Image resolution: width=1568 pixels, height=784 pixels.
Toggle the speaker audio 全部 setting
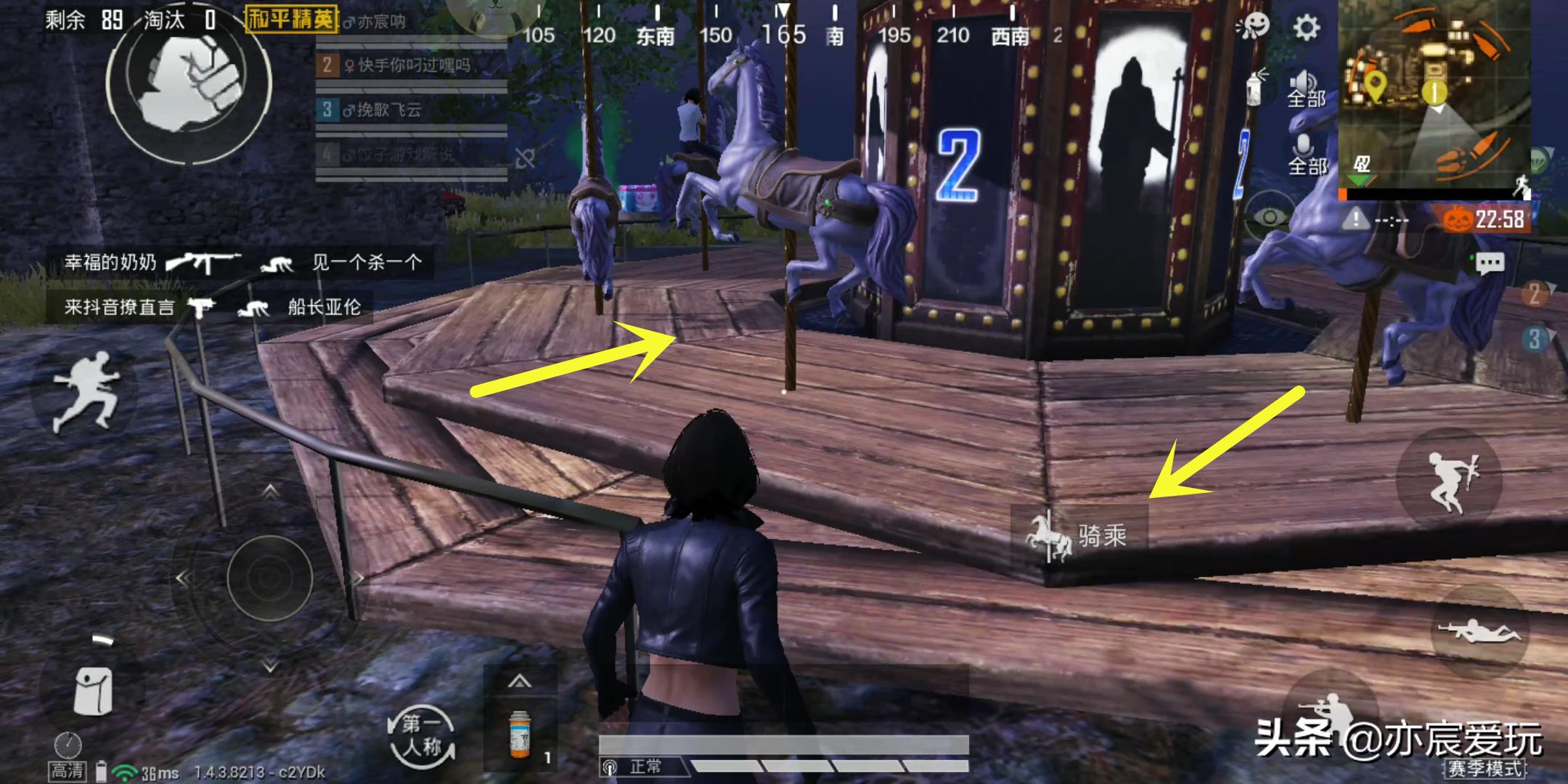click(1306, 89)
